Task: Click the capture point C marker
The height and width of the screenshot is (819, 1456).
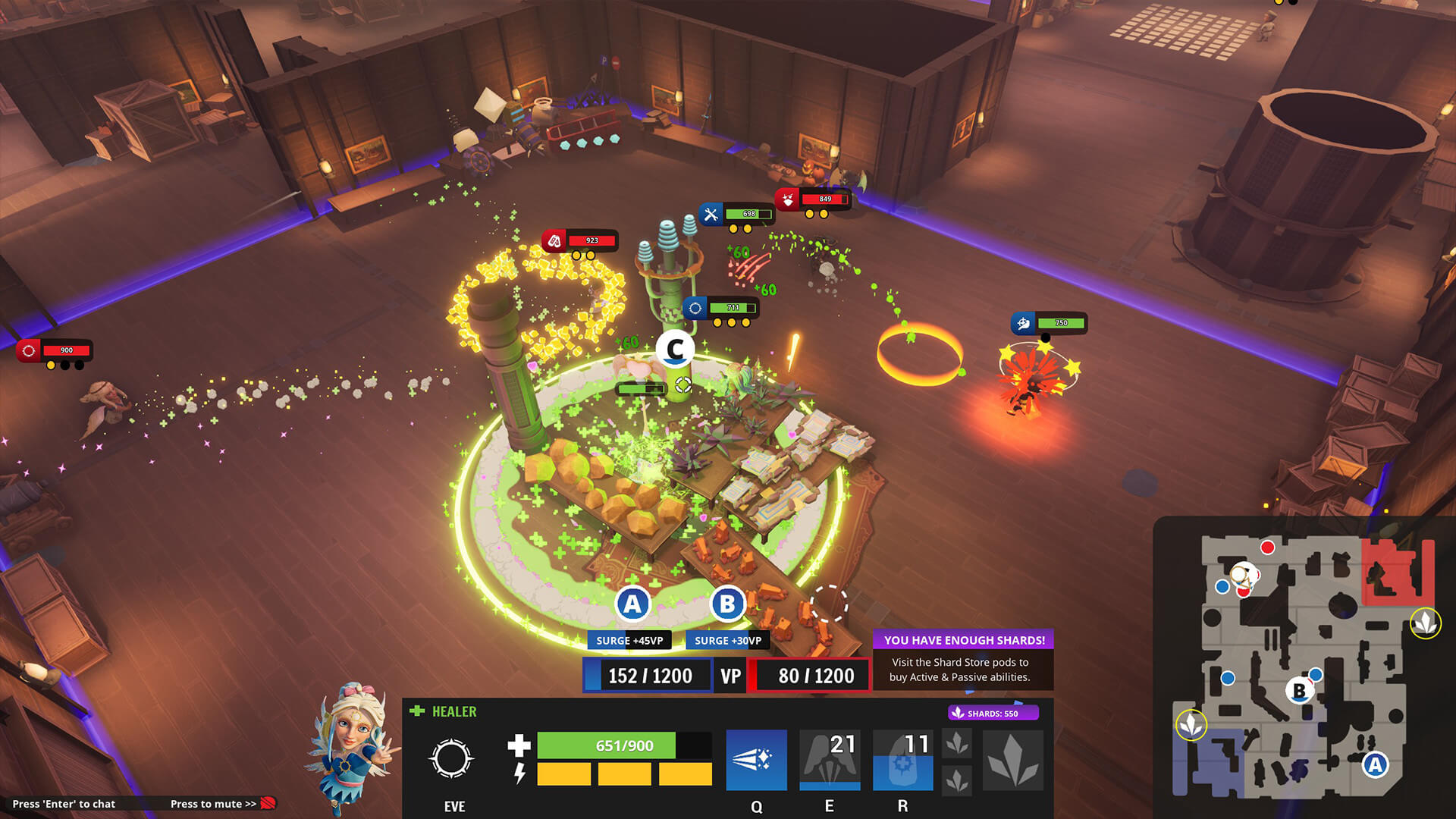Action: pyautogui.click(x=675, y=350)
